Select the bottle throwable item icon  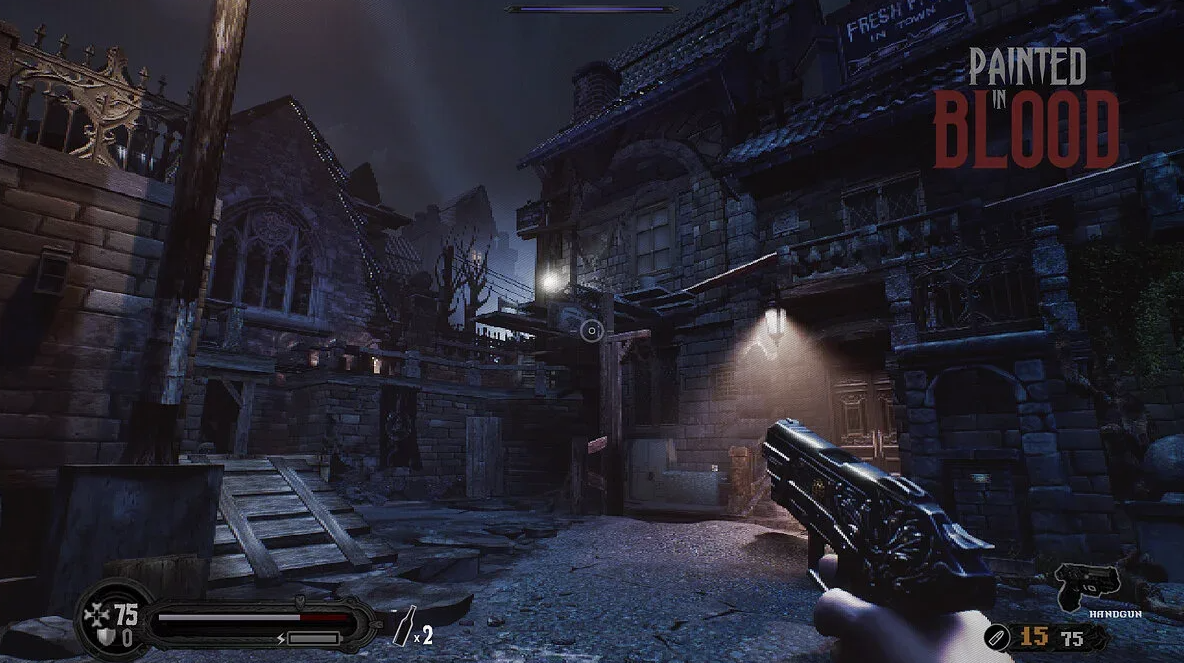tap(406, 625)
